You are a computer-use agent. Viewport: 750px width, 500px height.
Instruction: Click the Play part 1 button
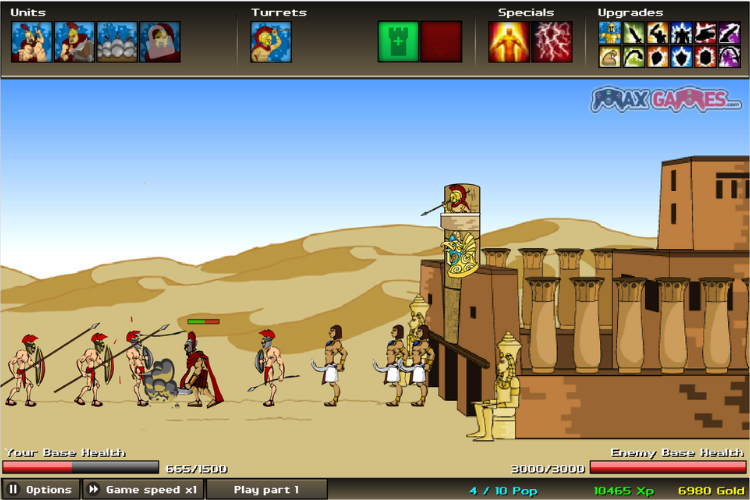(x=266, y=490)
